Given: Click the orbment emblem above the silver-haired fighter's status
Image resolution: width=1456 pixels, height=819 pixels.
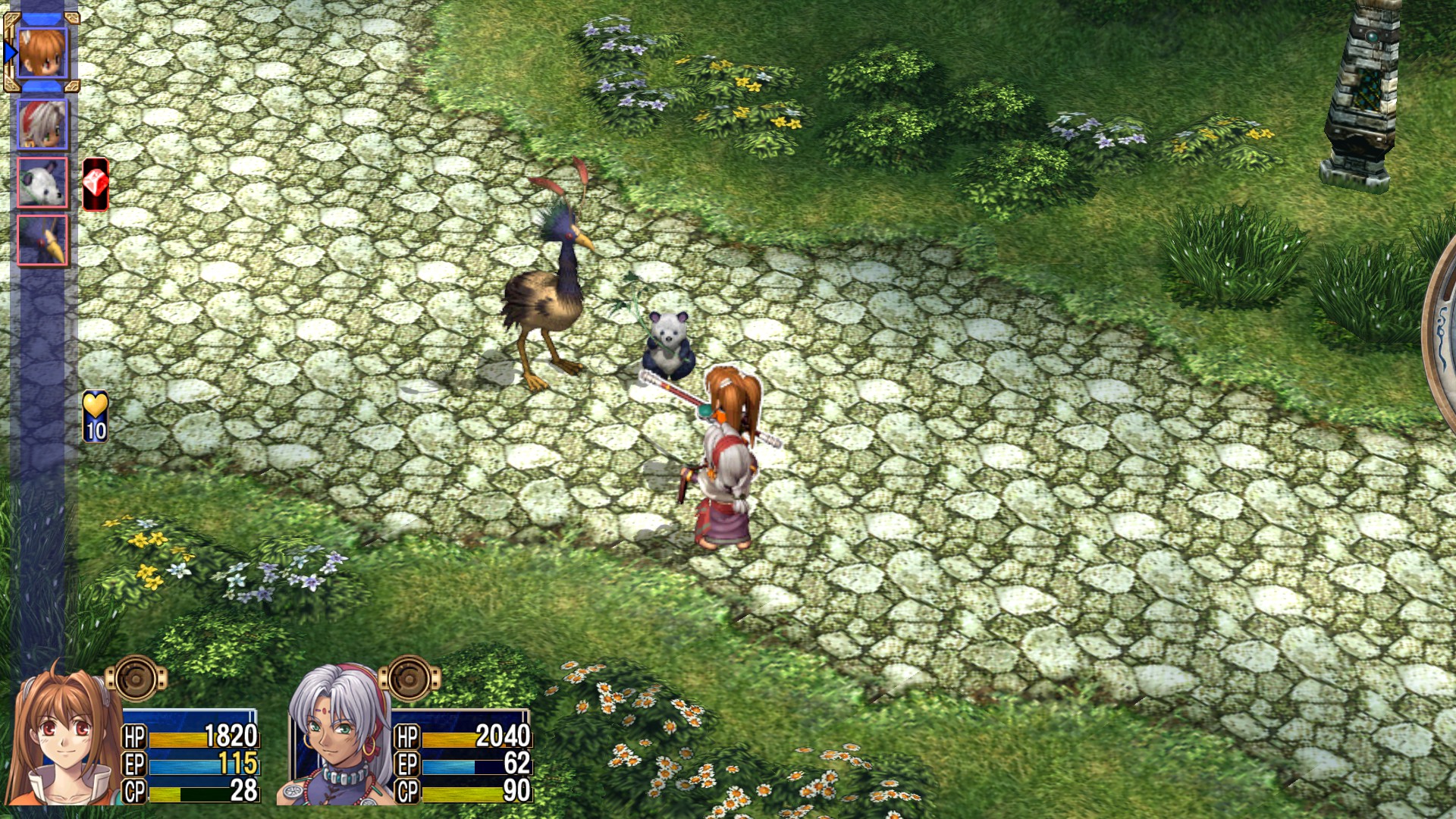Looking at the screenshot, I should [409, 678].
